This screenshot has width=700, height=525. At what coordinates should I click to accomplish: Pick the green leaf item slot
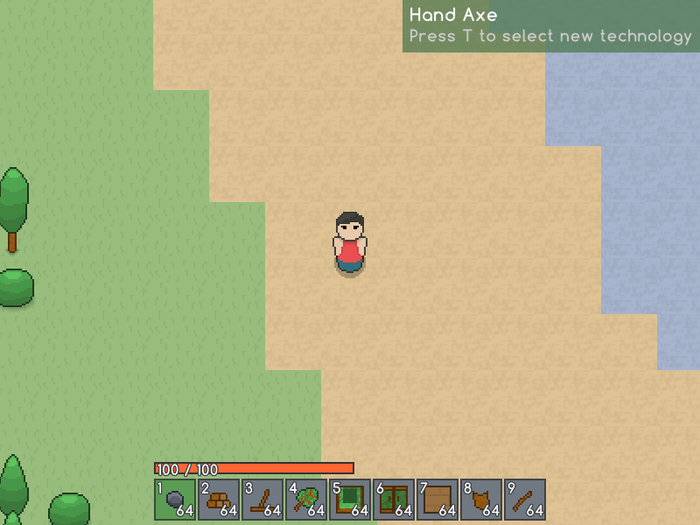(306, 499)
